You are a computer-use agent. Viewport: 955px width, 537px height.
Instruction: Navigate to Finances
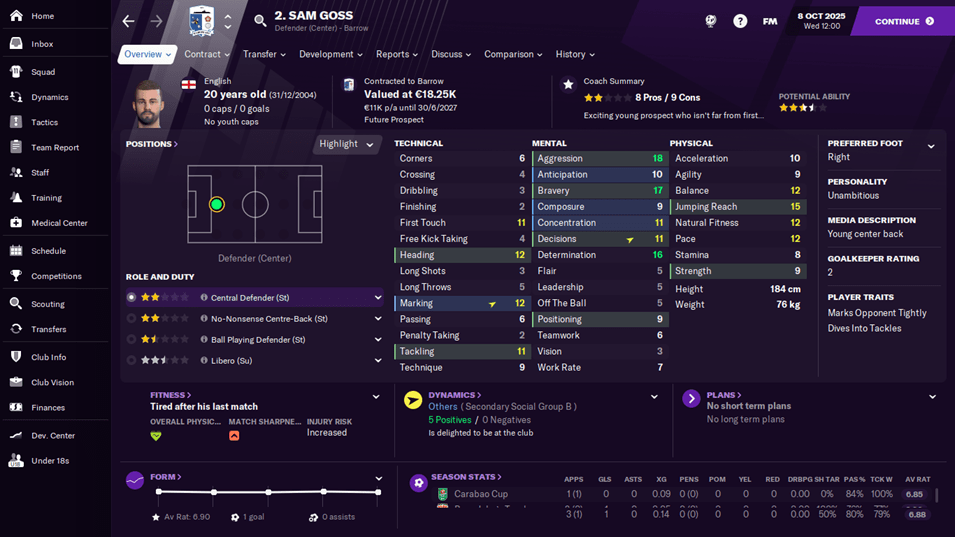[47, 408]
